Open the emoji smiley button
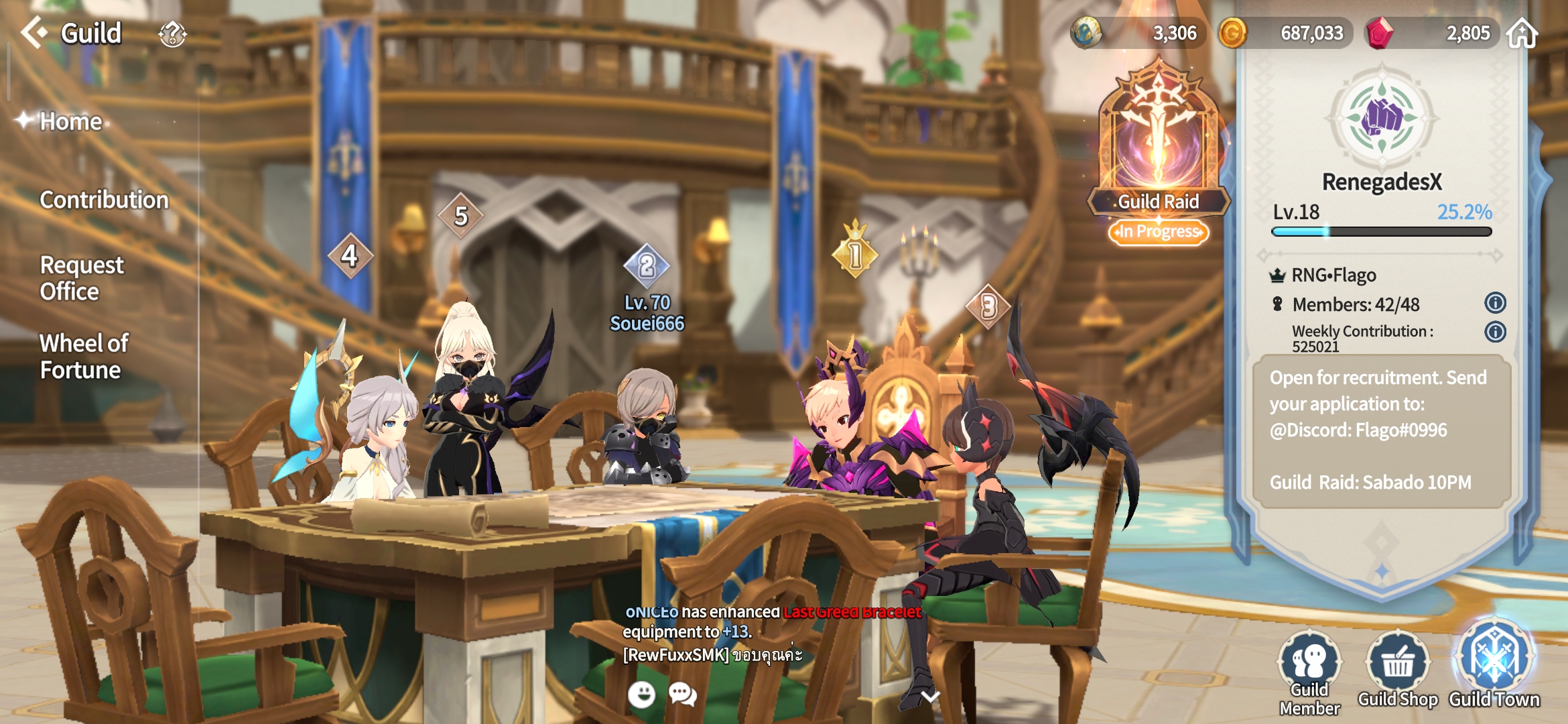Screen dimensions: 1568x724 [x=641, y=695]
